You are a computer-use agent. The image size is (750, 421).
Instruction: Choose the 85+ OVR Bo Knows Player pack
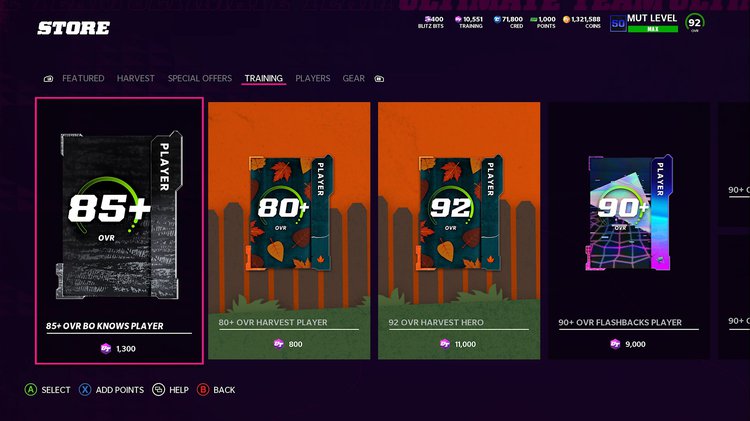coord(119,230)
